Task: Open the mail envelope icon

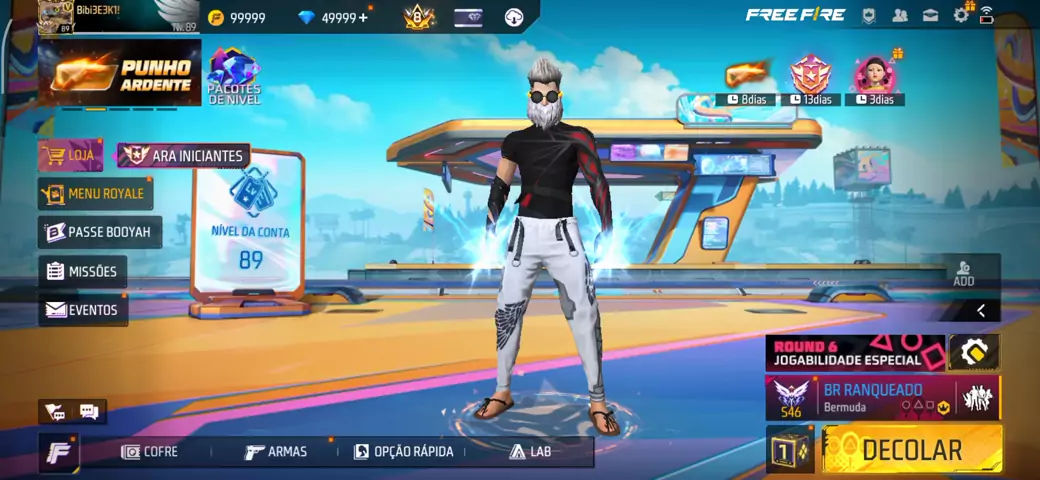Action: (931, 15)
